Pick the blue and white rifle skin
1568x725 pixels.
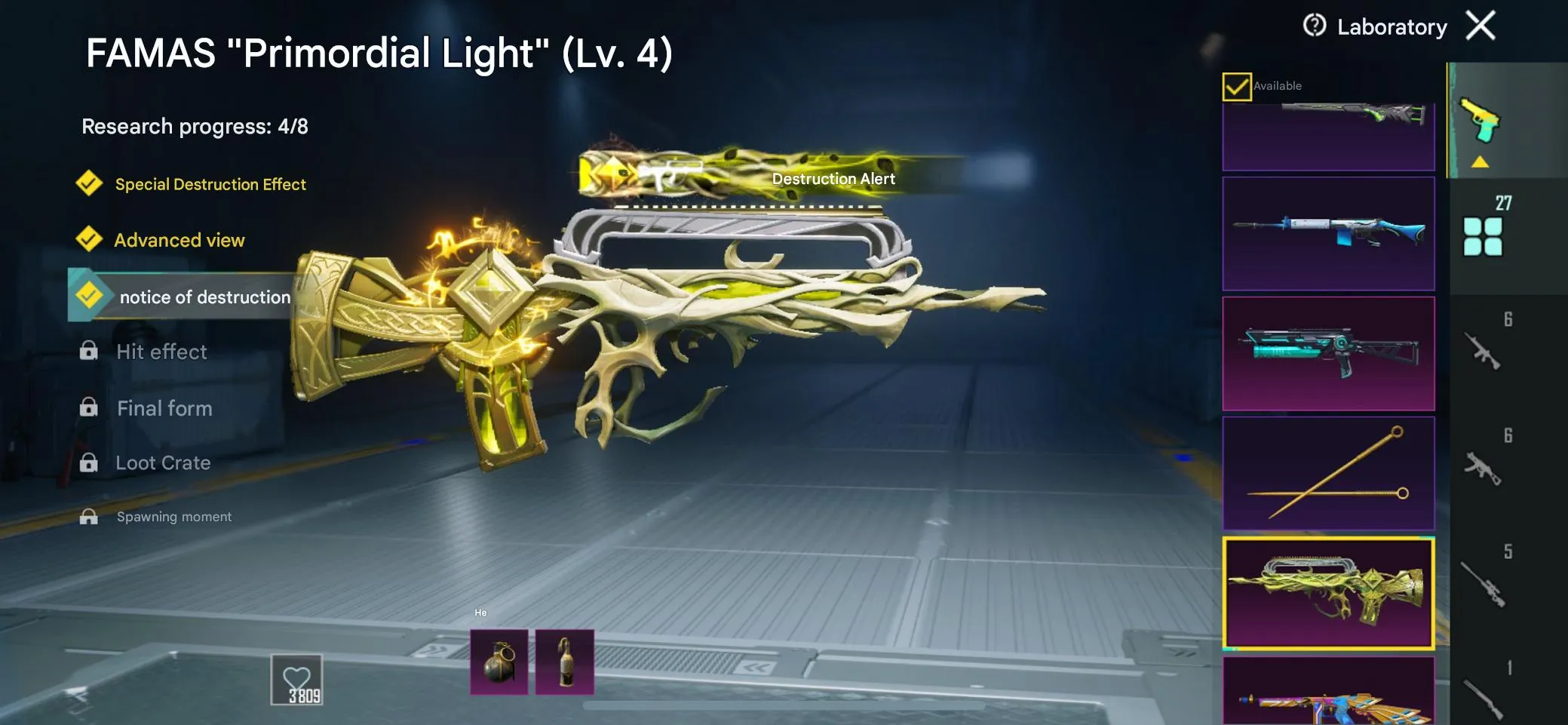(1328, 234)
